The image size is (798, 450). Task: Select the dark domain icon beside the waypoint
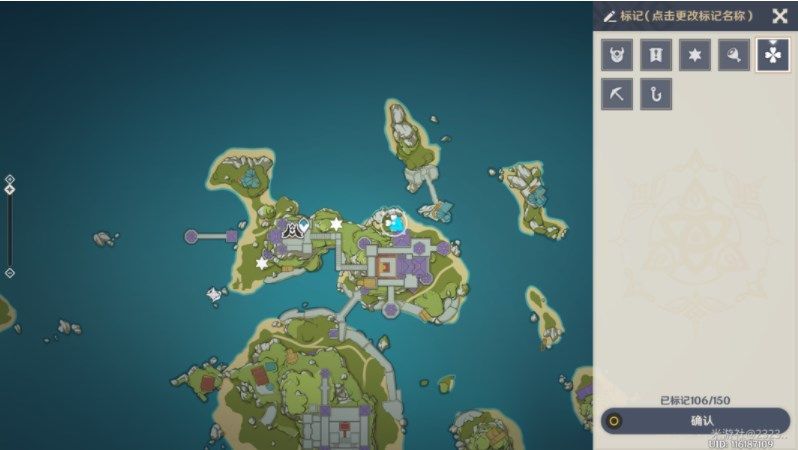tap(290, 229)
